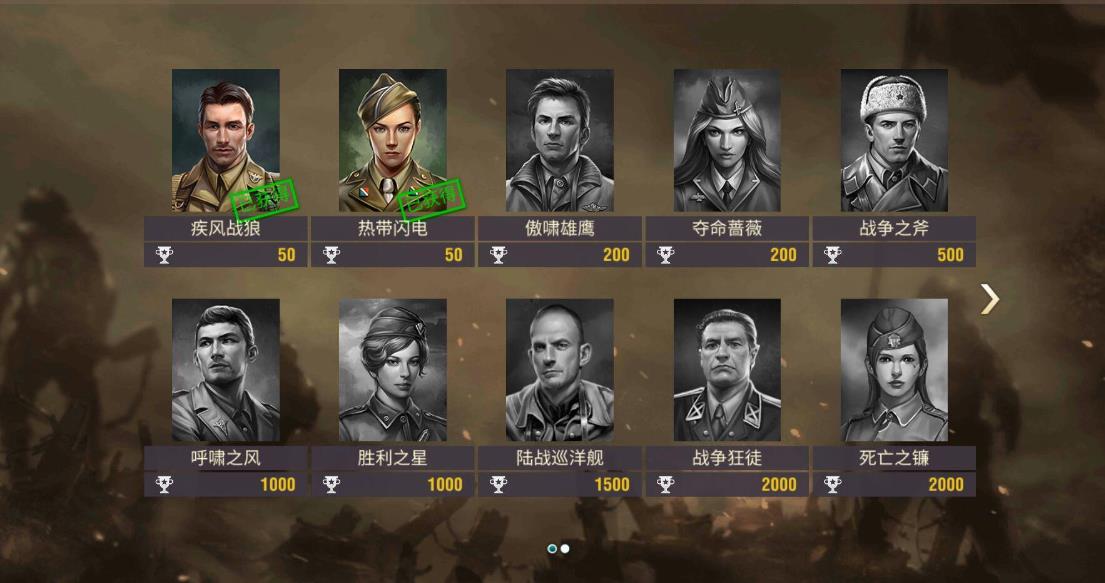Image resolution: width=1105 pixels, height=583 pixels.
Task: Choose the 死亡之镰 general card
Action: click(894, 371)
